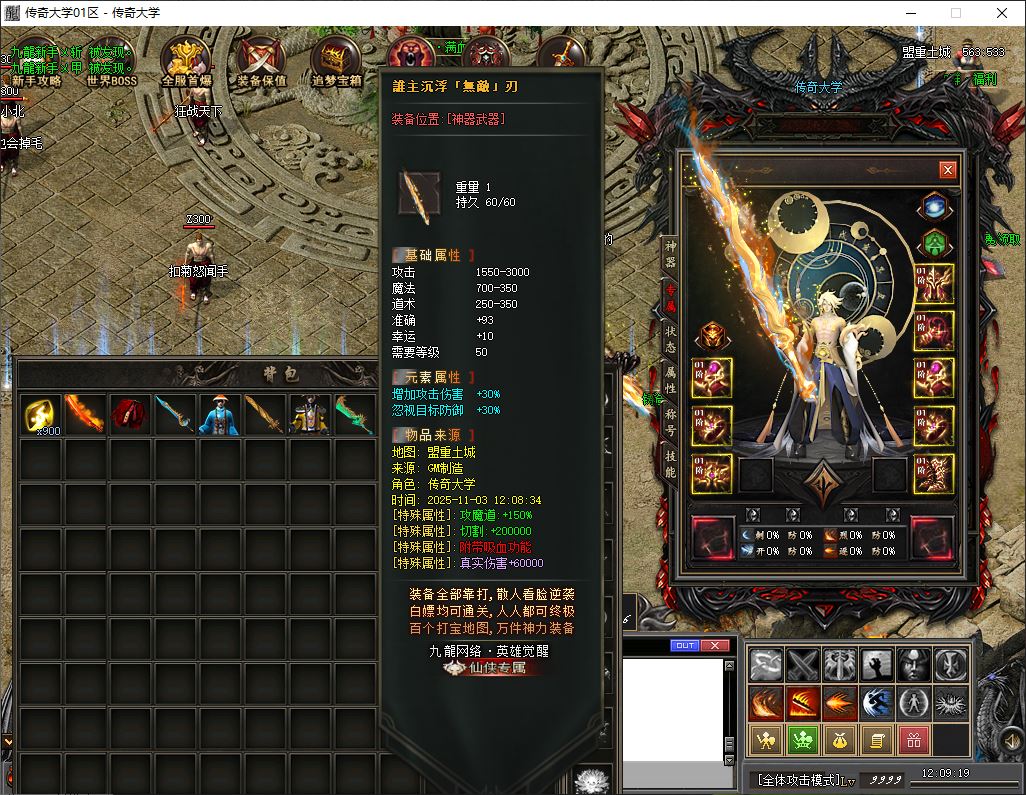The image size is (1026, 795).
Task: Switch to the 称号 tab
Action: (670, 423)
